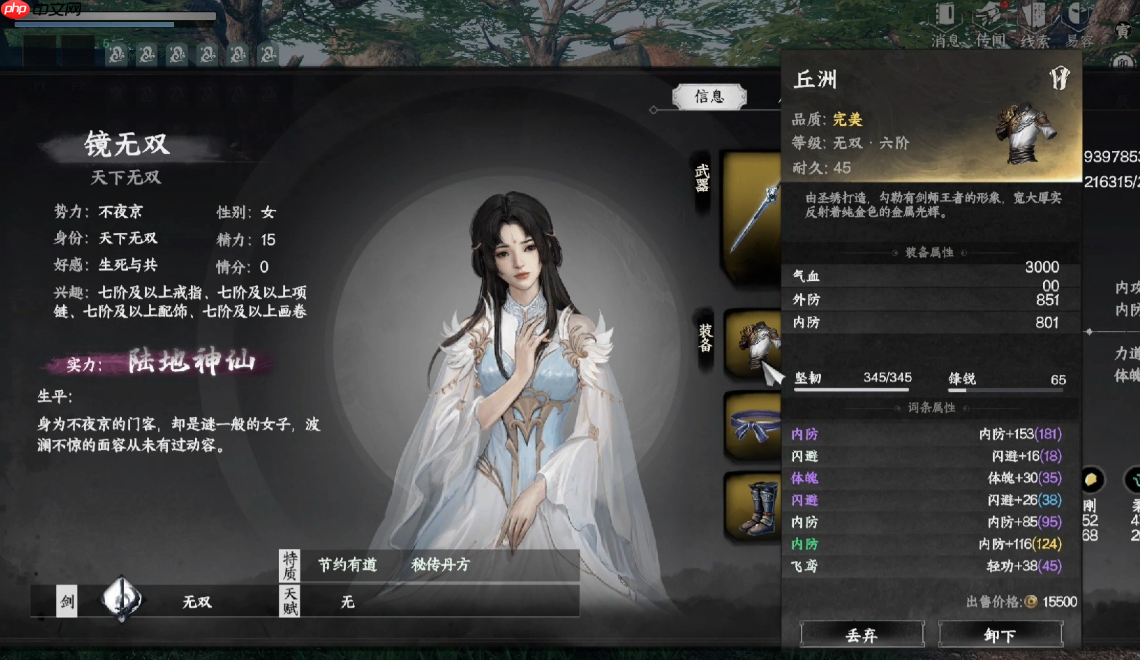This screenshot has width=1140, height=660.
Task: Discard the item with 丢弃
Action: [x=861, y=634]
